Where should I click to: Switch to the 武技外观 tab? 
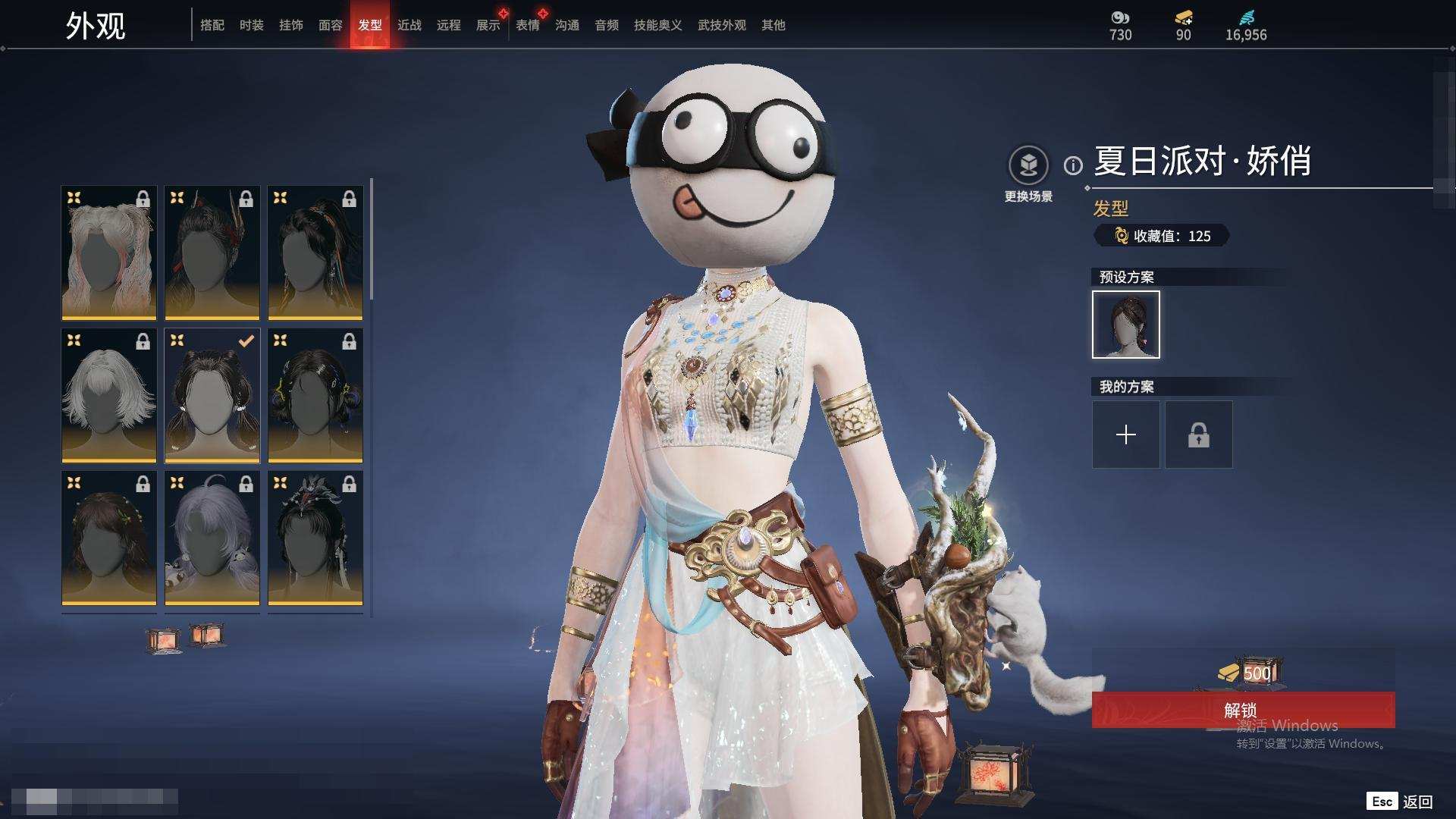tap(722, 25)
